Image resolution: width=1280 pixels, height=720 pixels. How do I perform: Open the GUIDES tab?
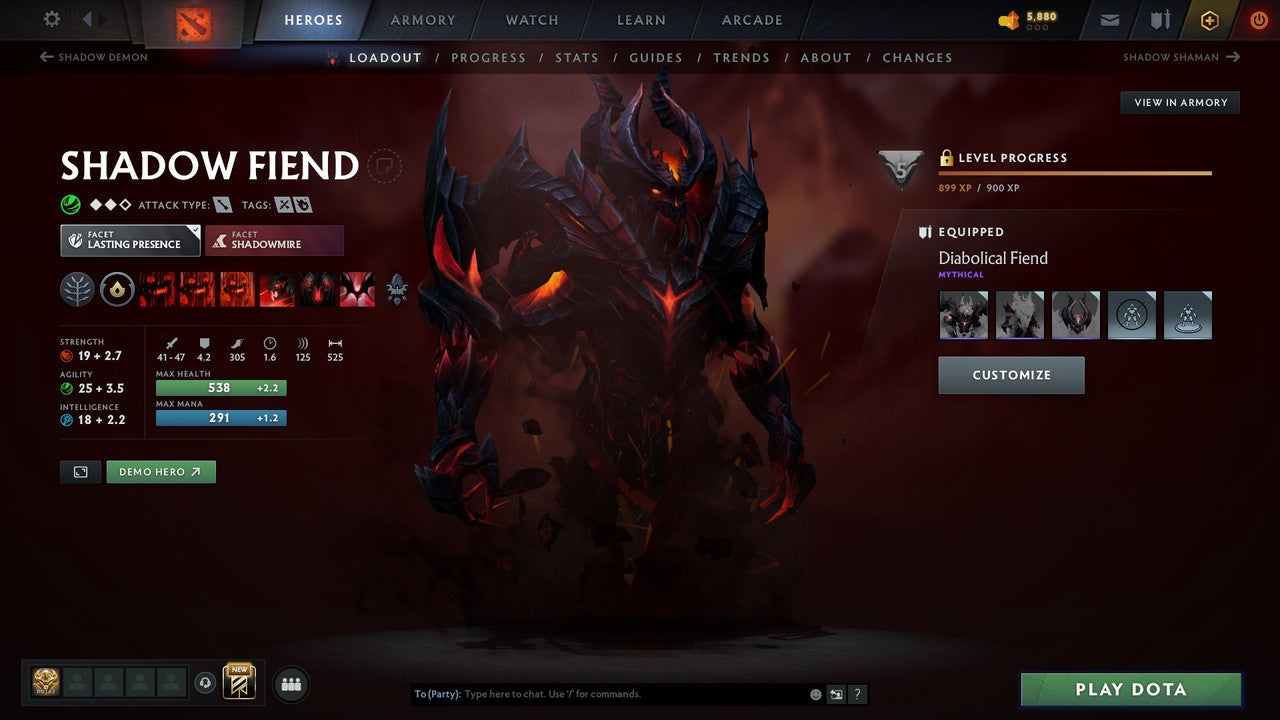point(655,57)
